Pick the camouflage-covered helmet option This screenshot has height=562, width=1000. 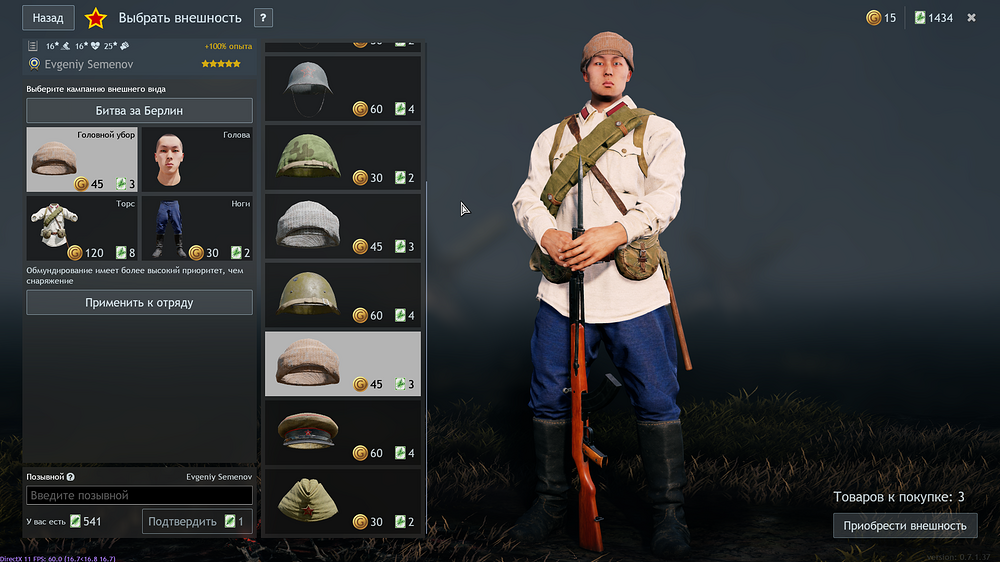(x=342, y=157)
